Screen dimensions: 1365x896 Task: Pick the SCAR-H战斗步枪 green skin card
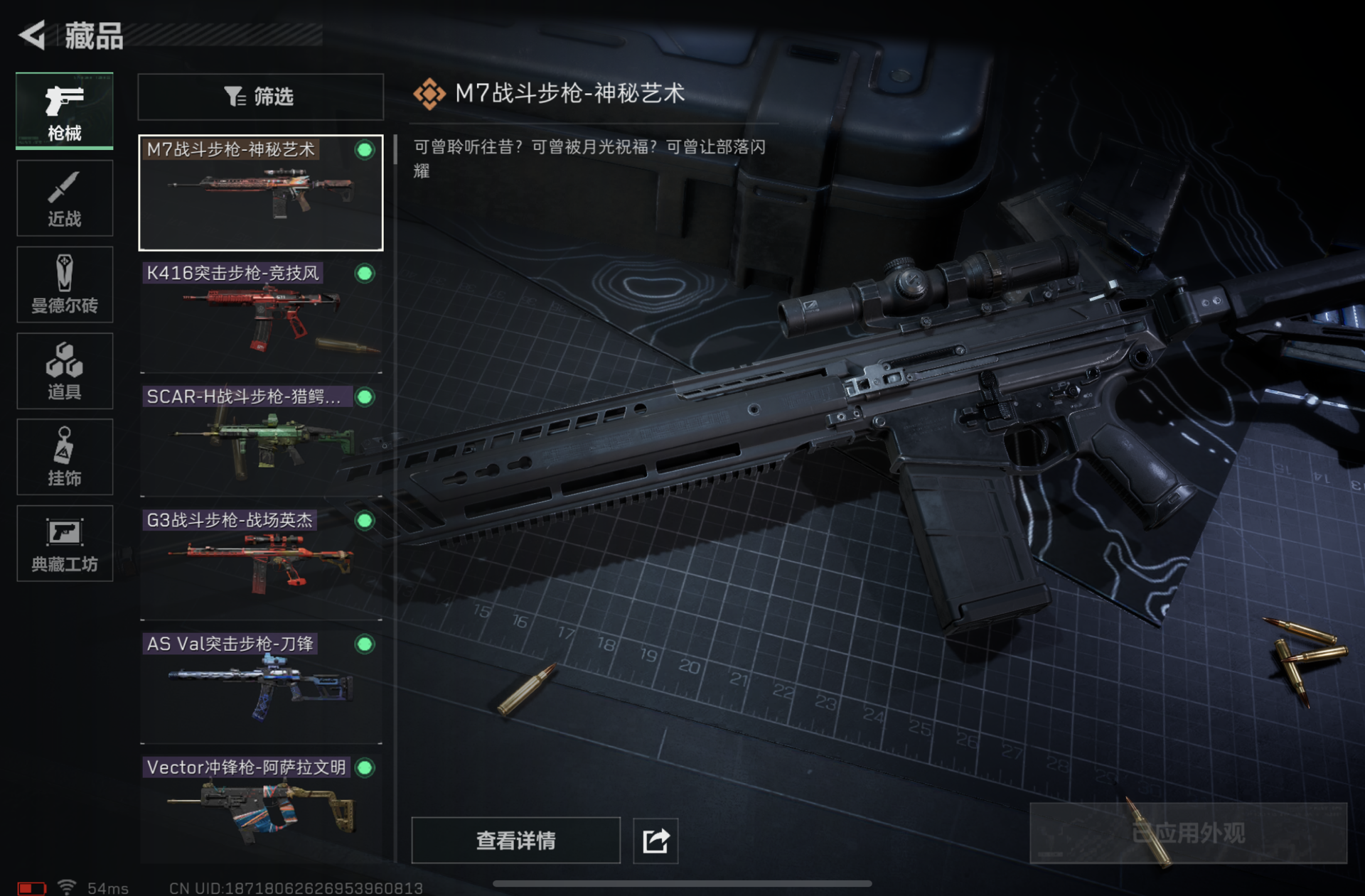pyautogui.click(x=260, y=440)
